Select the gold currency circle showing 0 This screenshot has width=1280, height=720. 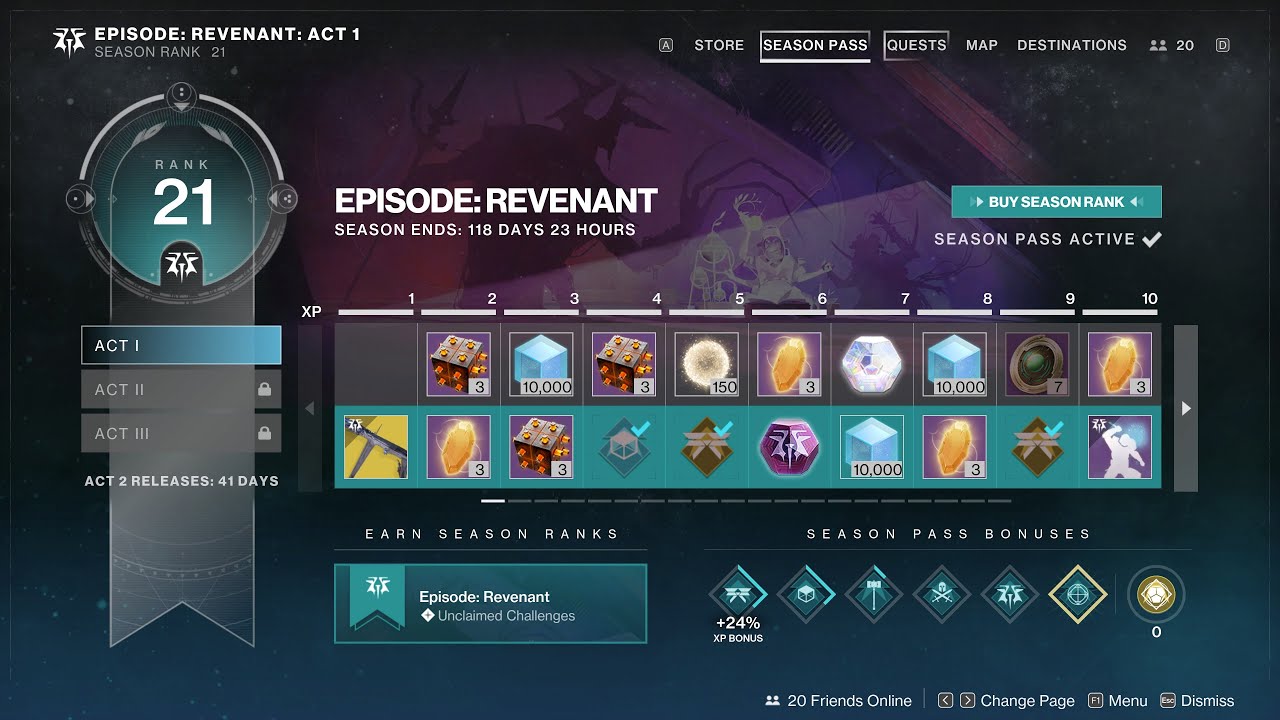click(1156, 592)
